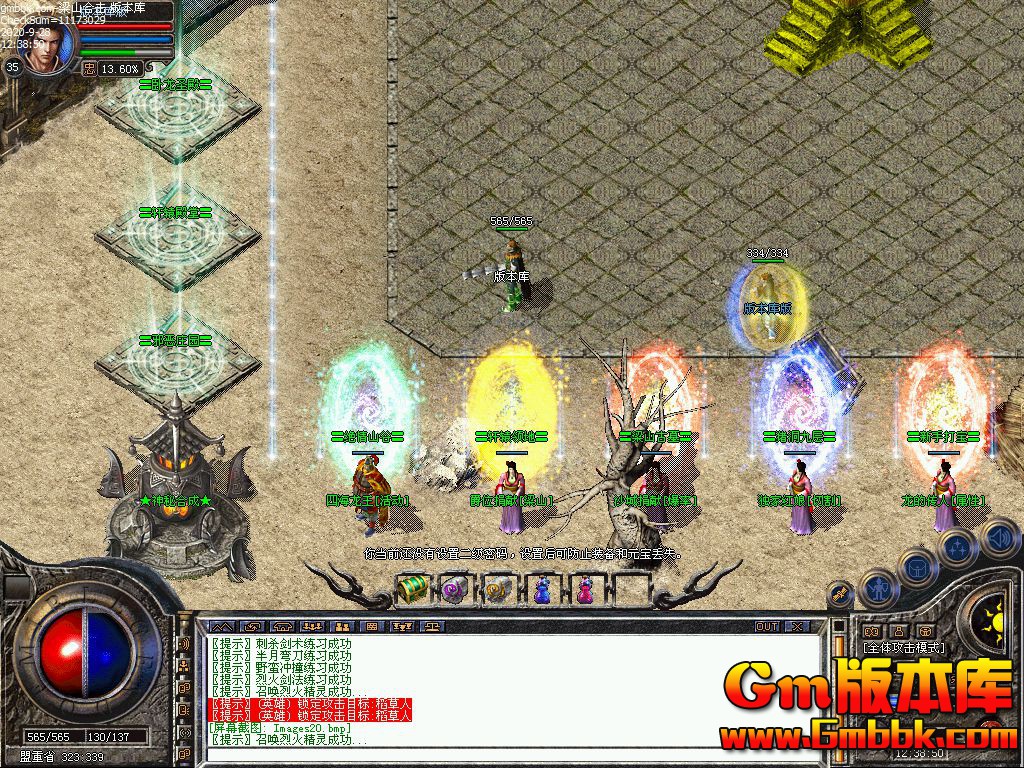Click the crossed swords round icon

842,595
